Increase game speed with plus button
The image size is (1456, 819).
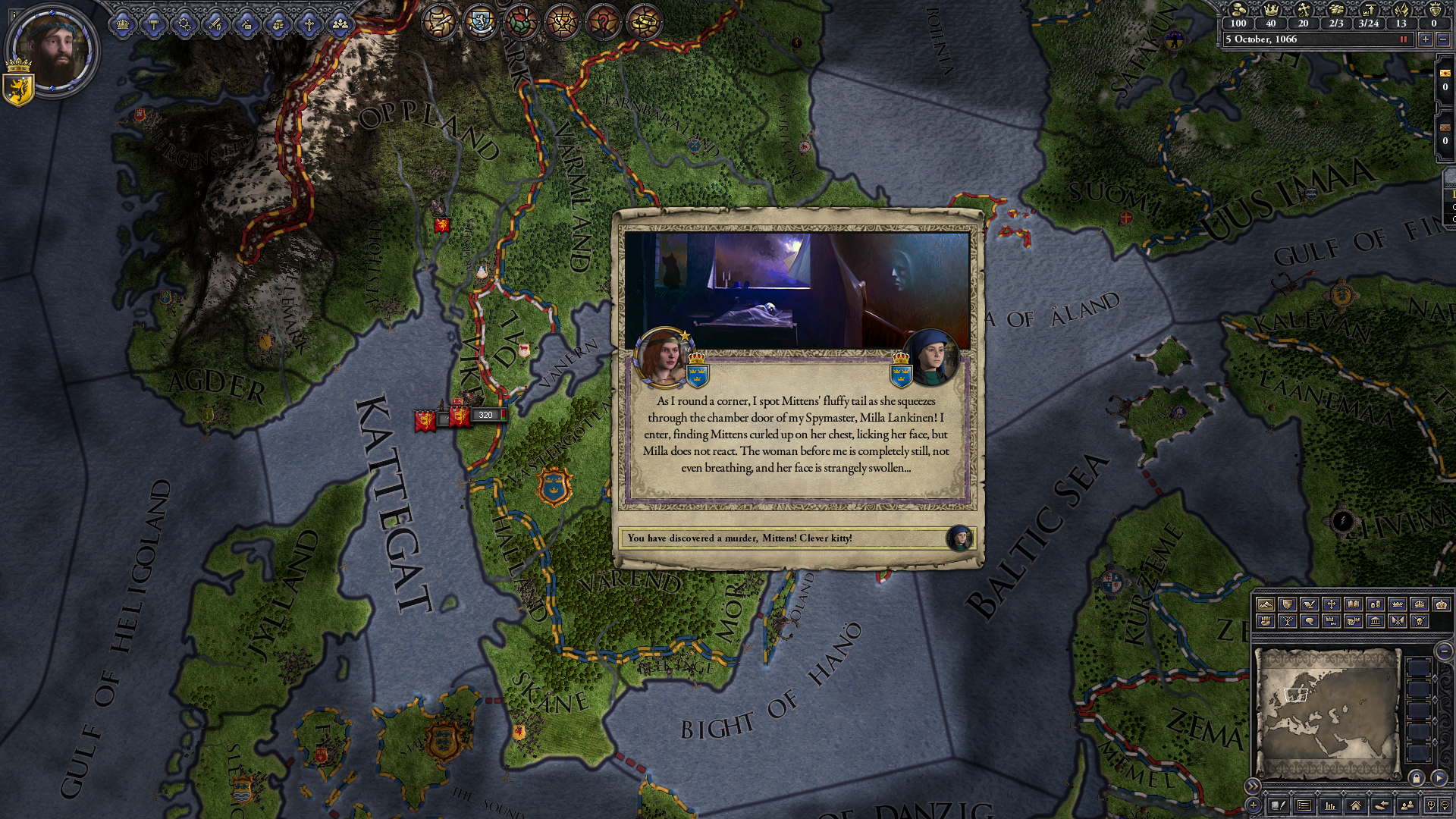pyautogui.click(x=1426, y=39)
